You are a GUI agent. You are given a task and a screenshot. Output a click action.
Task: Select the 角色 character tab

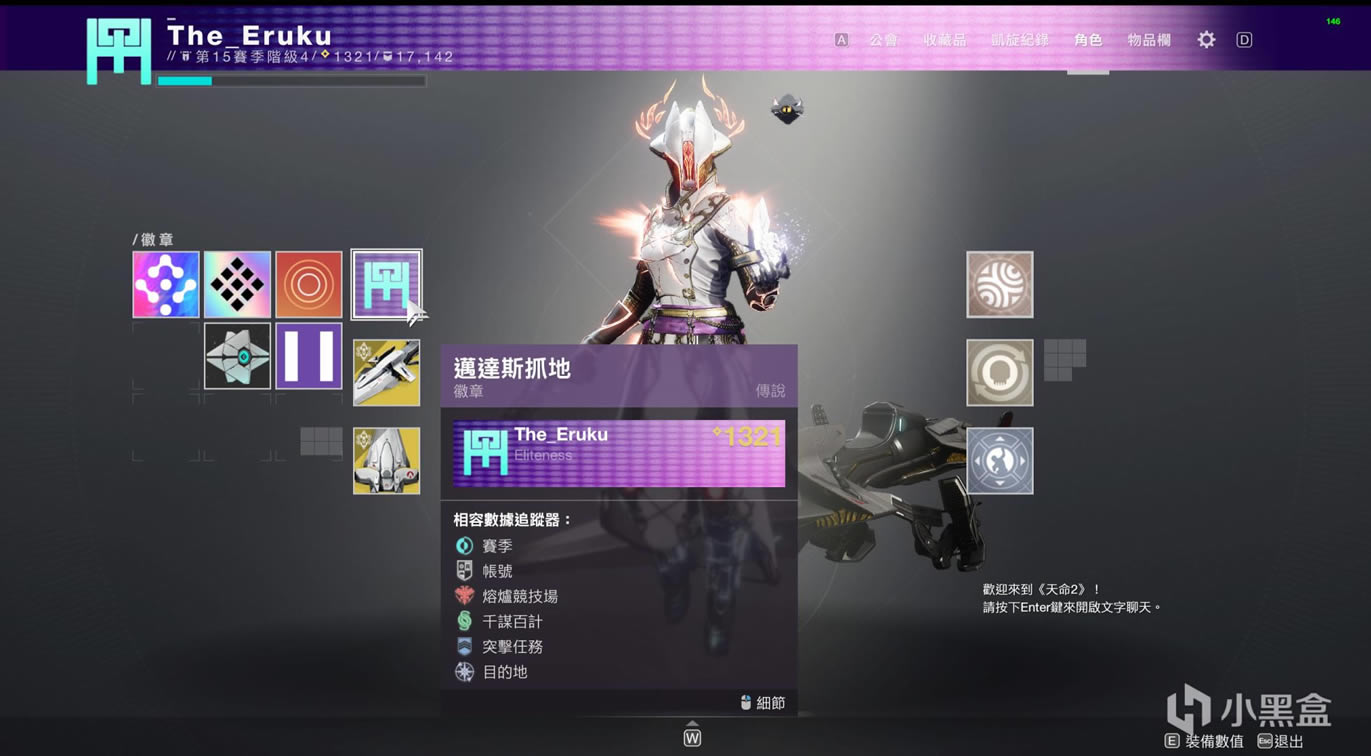tap(1088, 40)
